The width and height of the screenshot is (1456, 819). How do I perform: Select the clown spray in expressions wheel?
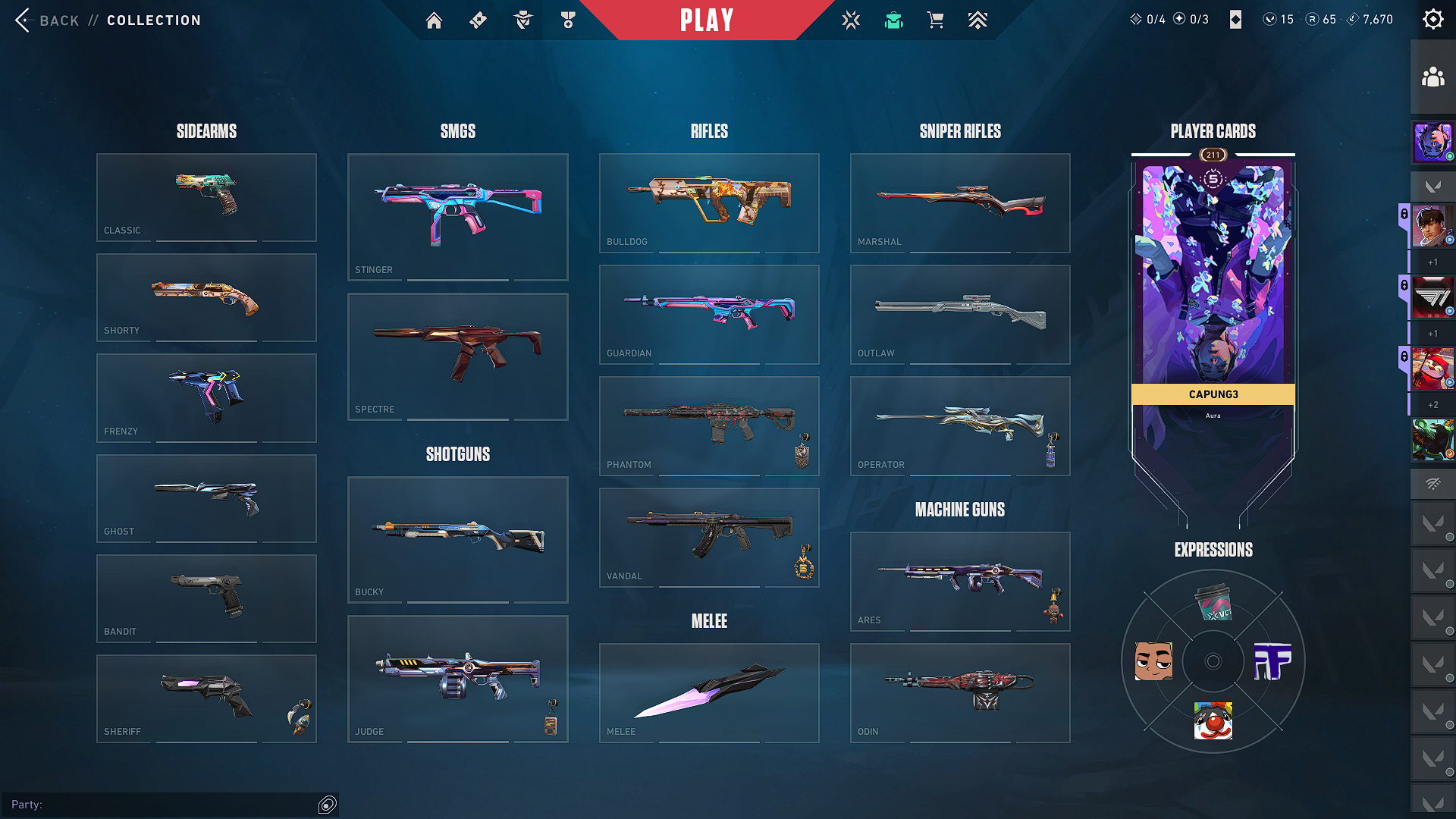pos(1213,720)
